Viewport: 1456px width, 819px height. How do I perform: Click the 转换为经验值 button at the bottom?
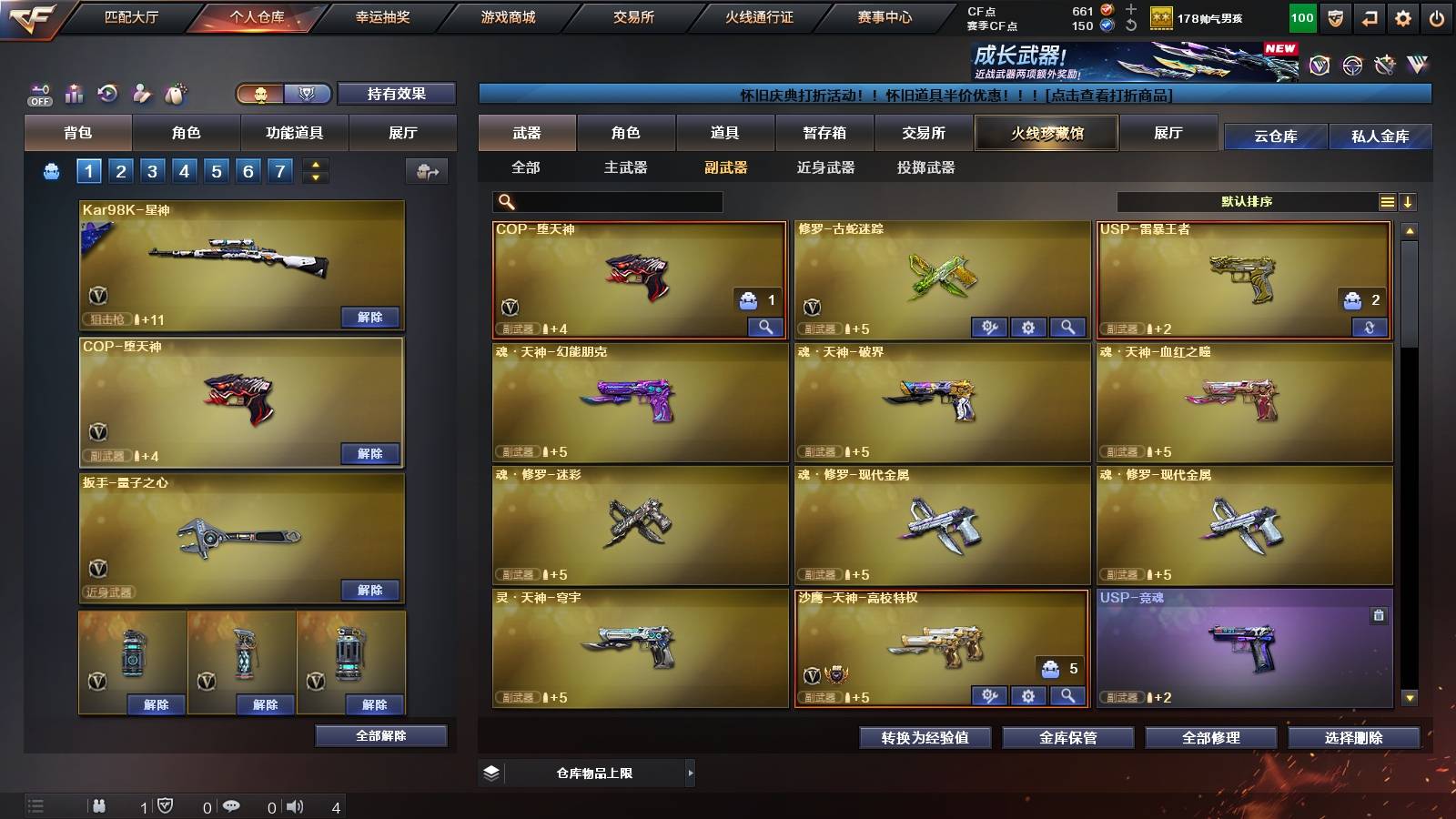click(x=924, y=738)
